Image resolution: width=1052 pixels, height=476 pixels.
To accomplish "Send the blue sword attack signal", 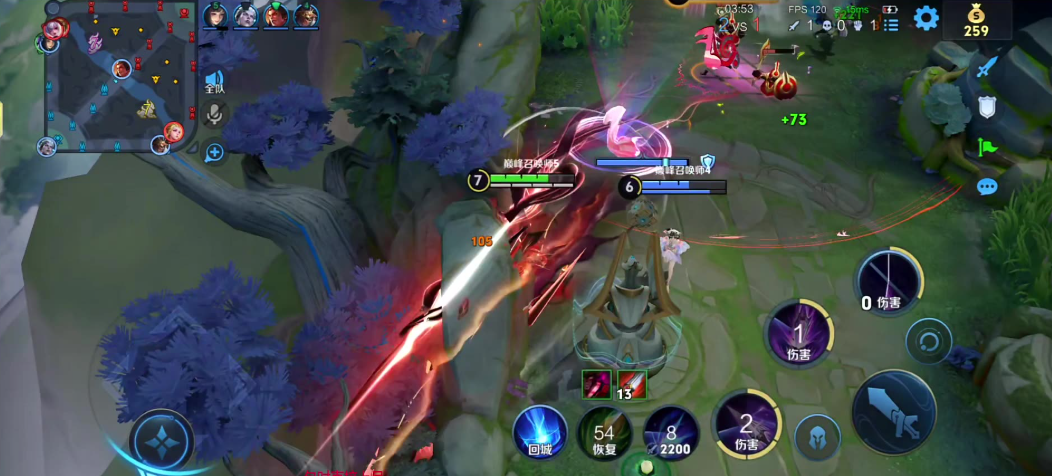I will point(987,65).
